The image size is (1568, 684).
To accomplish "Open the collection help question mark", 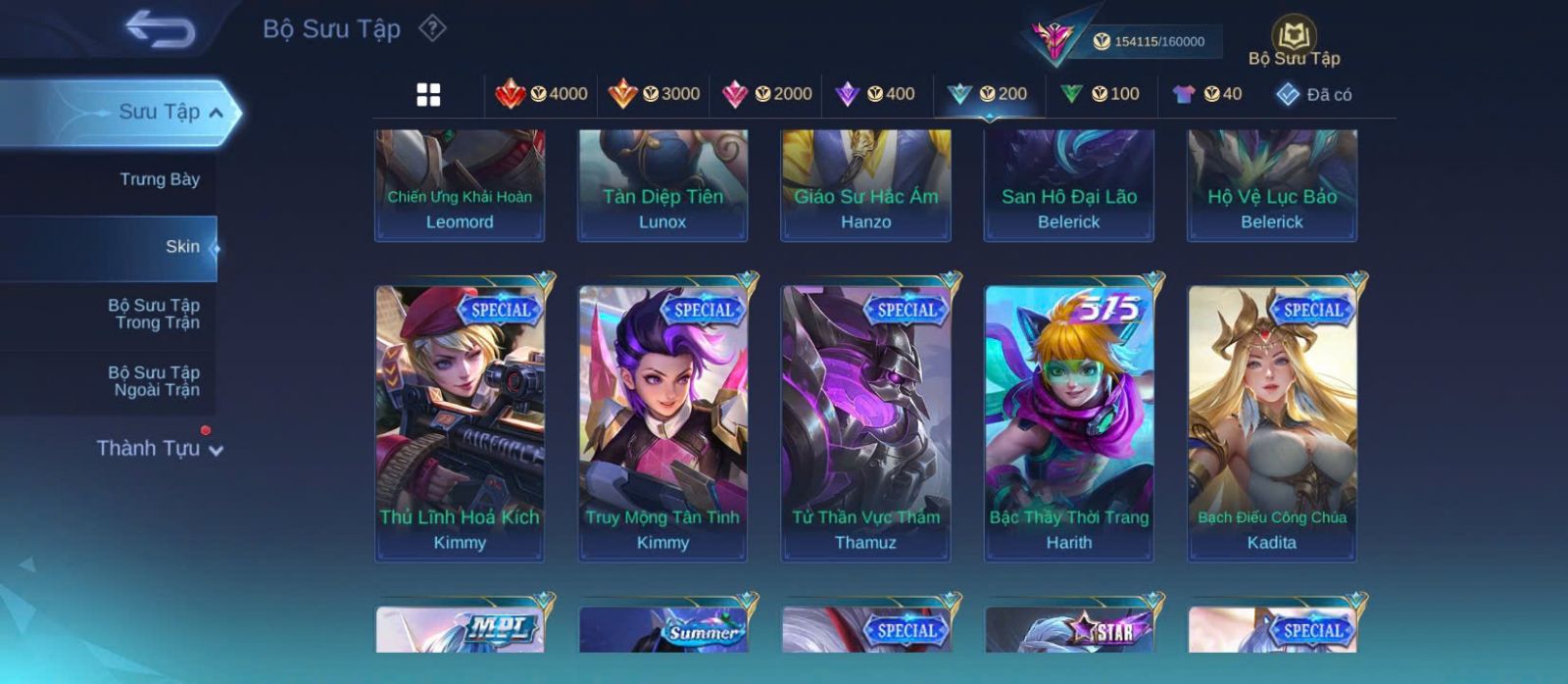I will click(x=432, y=28).
